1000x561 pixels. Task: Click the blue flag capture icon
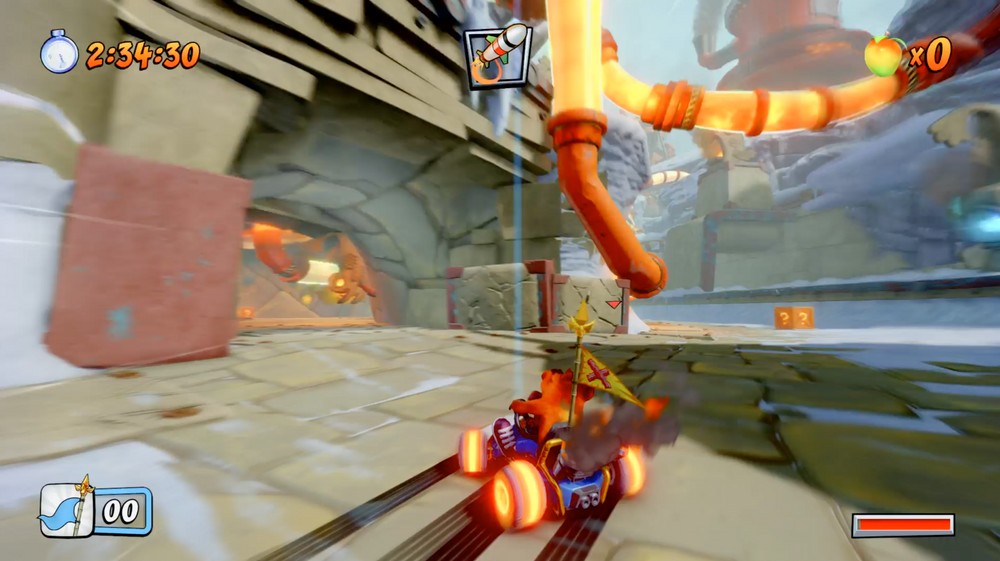point(68,511)
